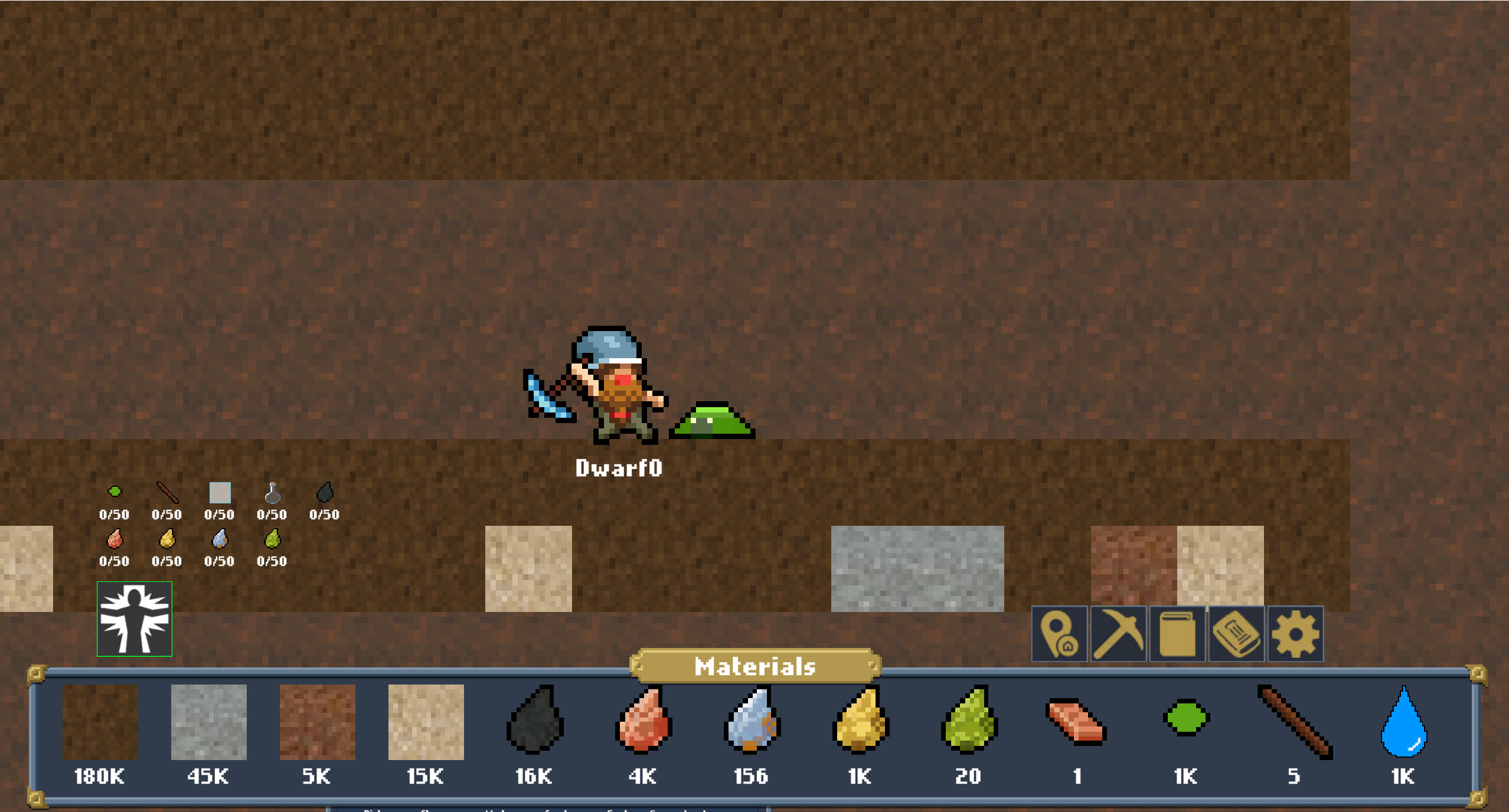Open the recipe journal icon
The image size is (1509, 812).
pos(1236,634)
